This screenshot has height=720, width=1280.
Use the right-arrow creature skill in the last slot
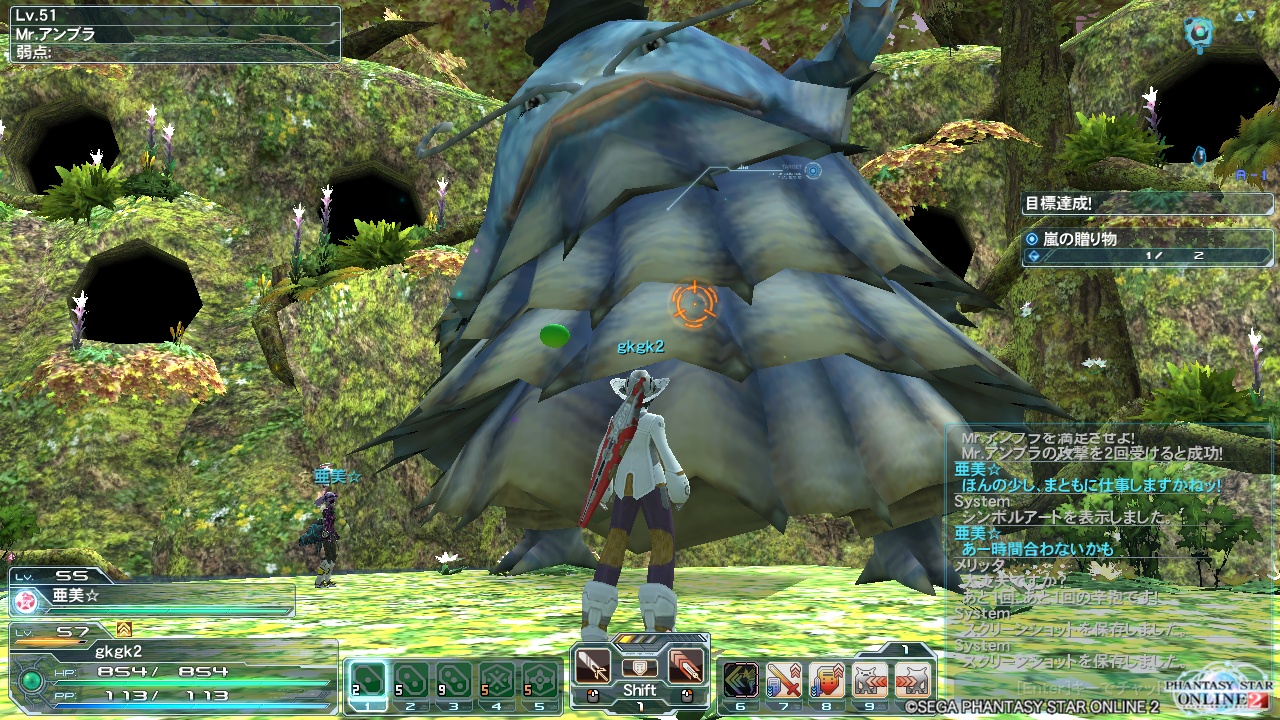click(x=913, y=679)
